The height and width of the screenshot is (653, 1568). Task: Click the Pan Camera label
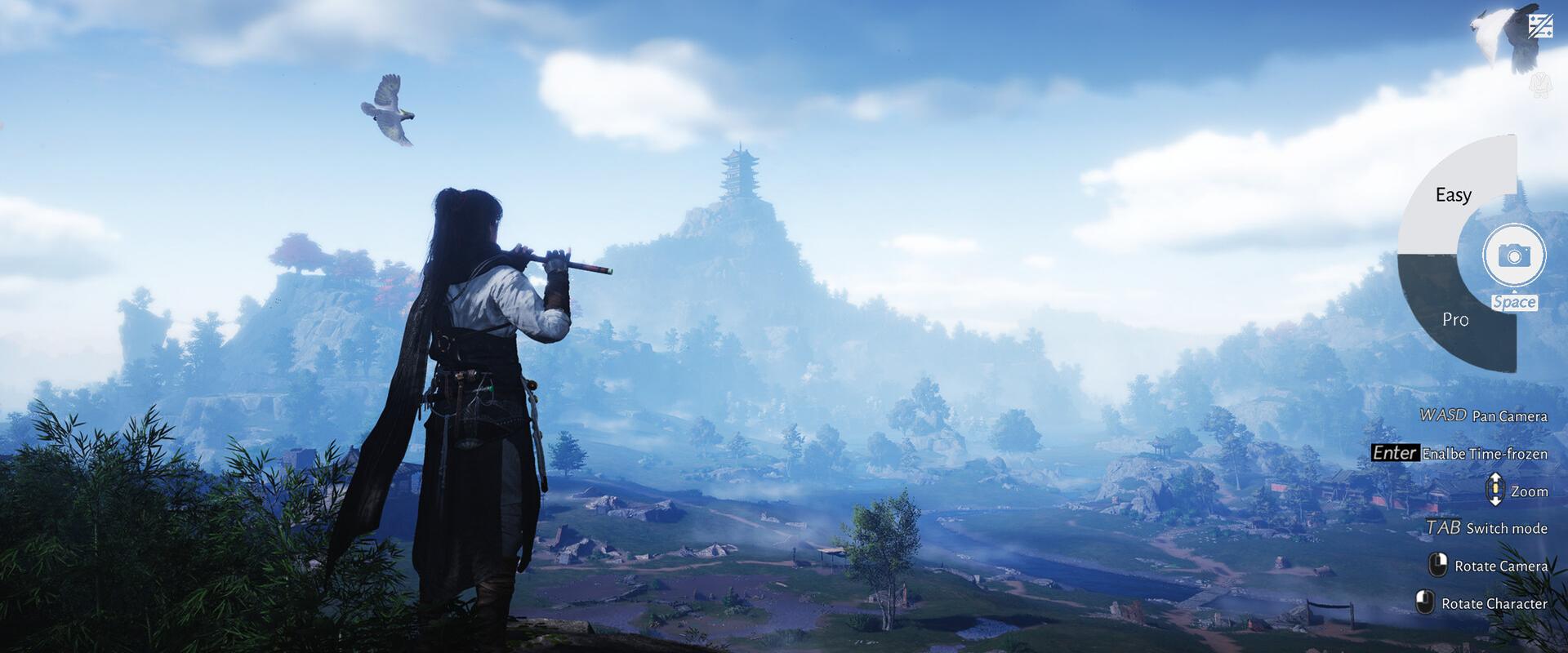1509,415
